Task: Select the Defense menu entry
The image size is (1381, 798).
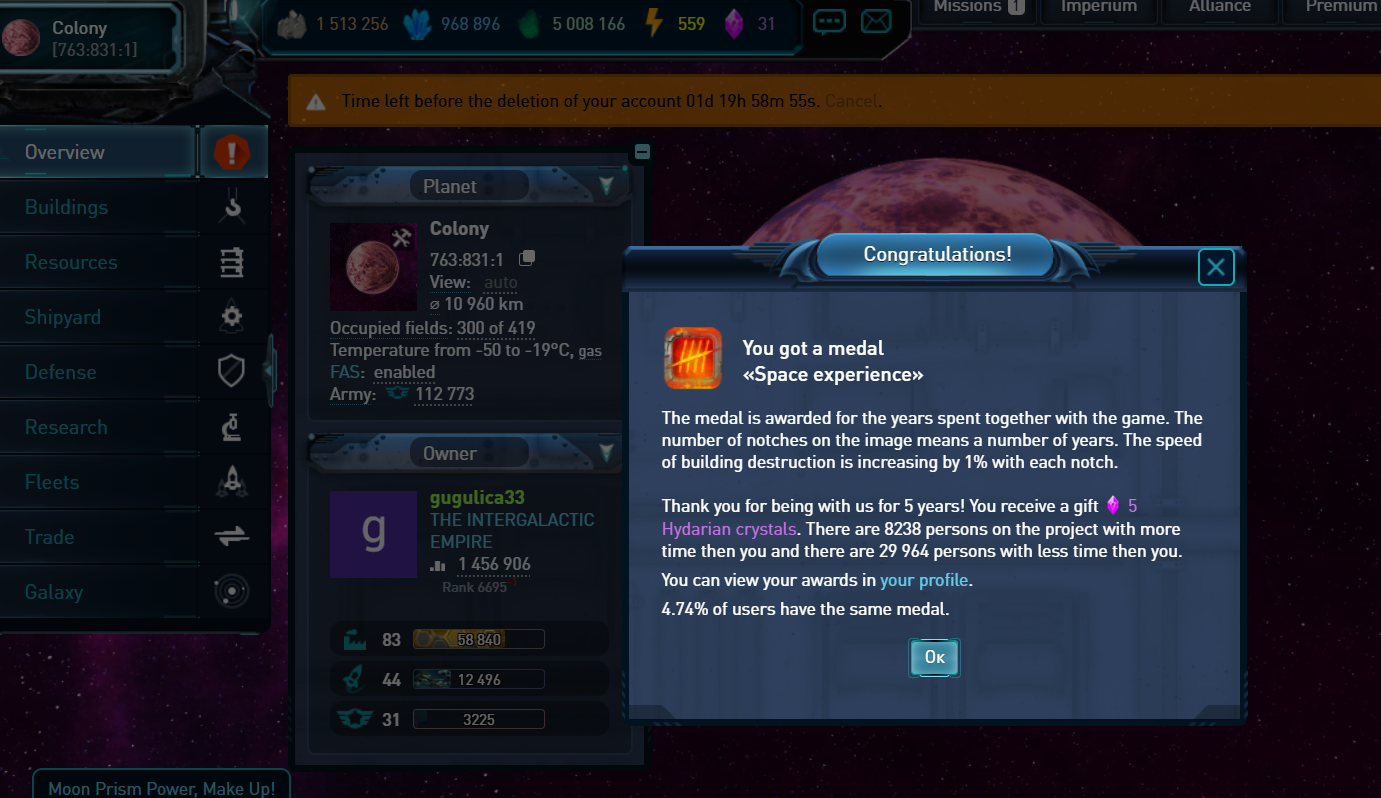Action: 61,372
